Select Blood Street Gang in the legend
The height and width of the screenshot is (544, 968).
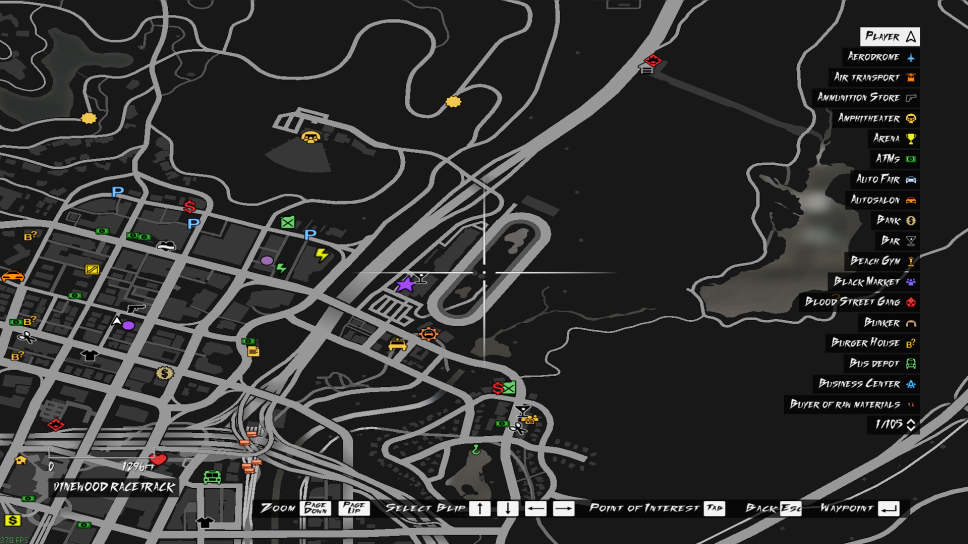[x=861, y=302]
